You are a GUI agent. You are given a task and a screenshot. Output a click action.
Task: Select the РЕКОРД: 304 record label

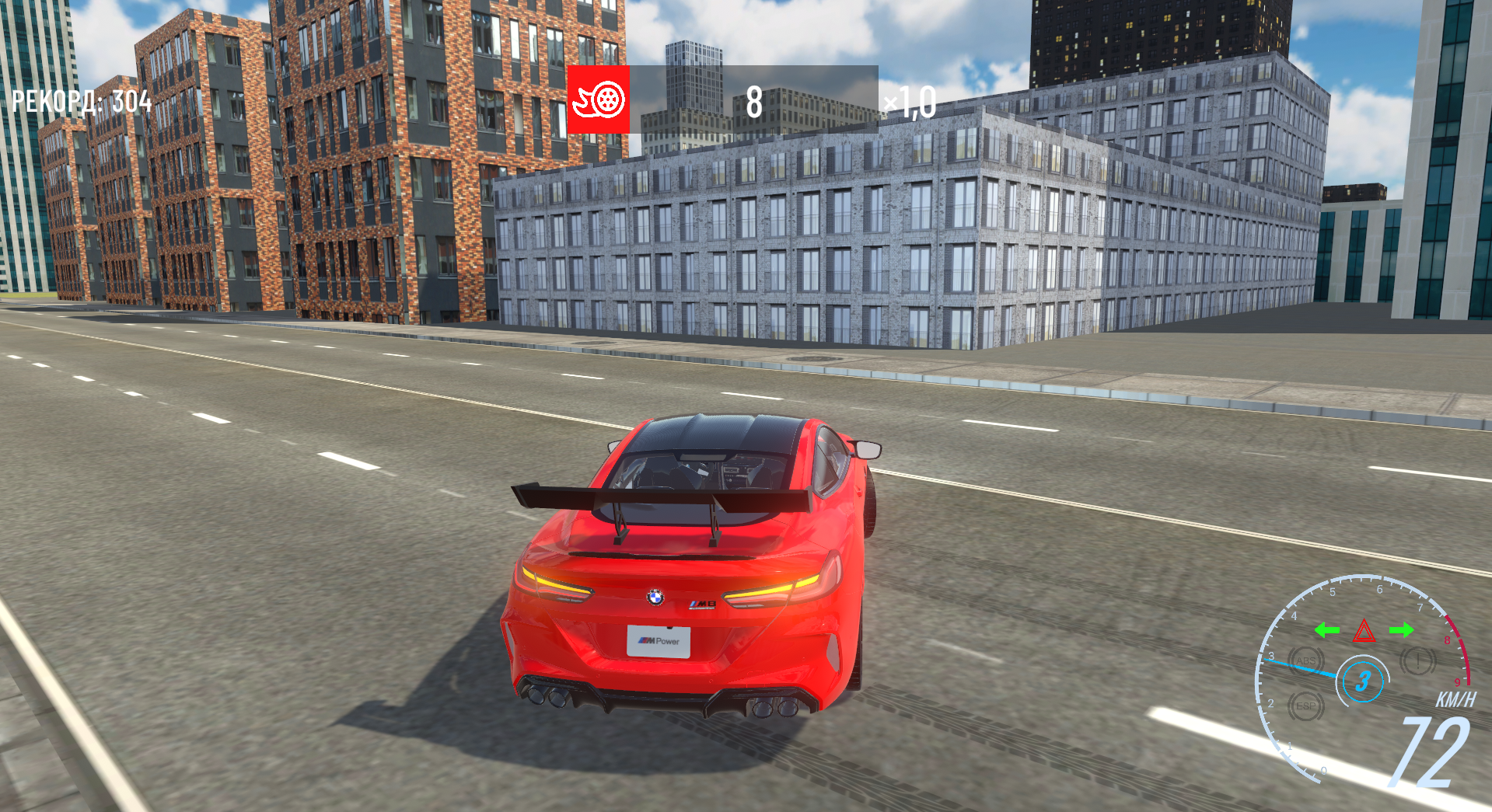[80, 100]
